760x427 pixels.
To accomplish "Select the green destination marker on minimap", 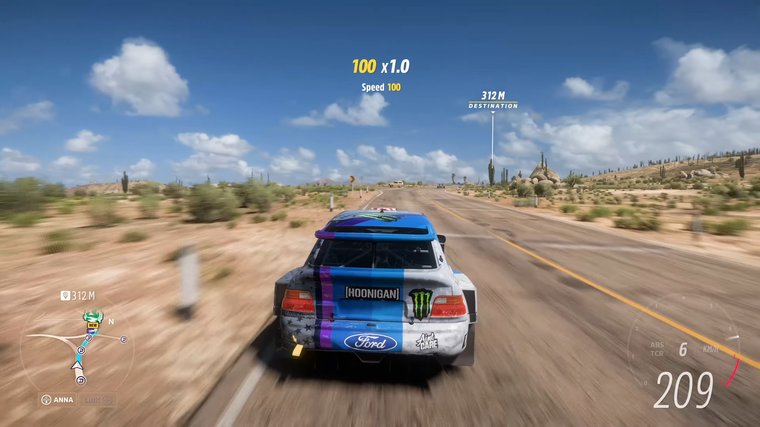I will click(93, 318).
